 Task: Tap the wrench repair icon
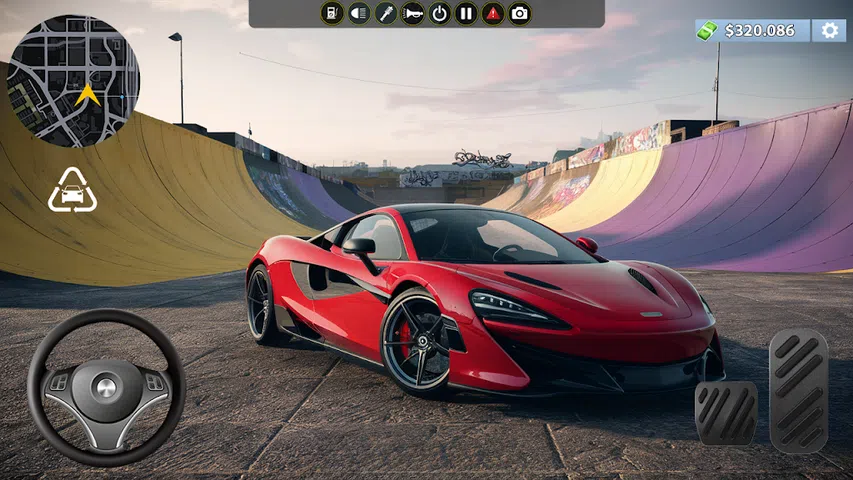(x=386, y=13)
